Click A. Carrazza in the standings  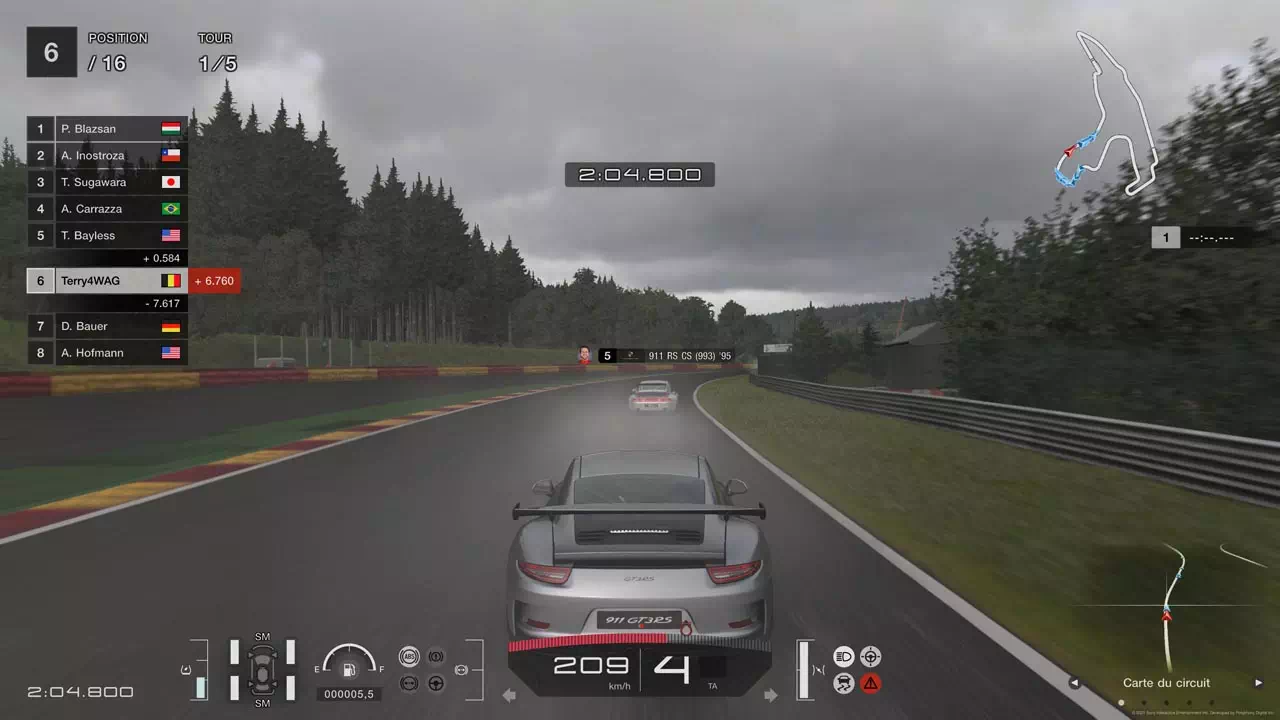pos(107,209)
